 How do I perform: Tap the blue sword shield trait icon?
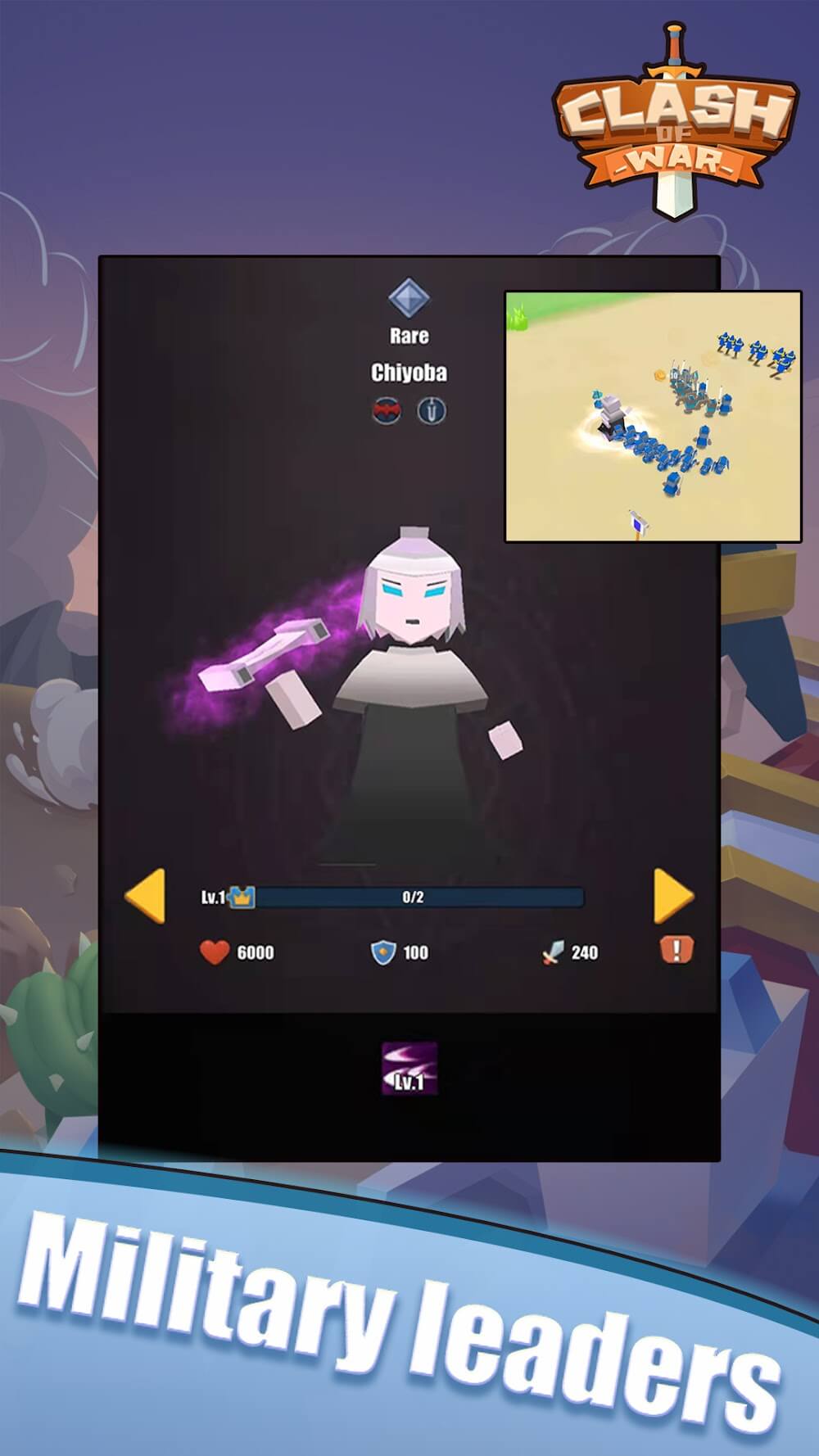click(432, 410)
